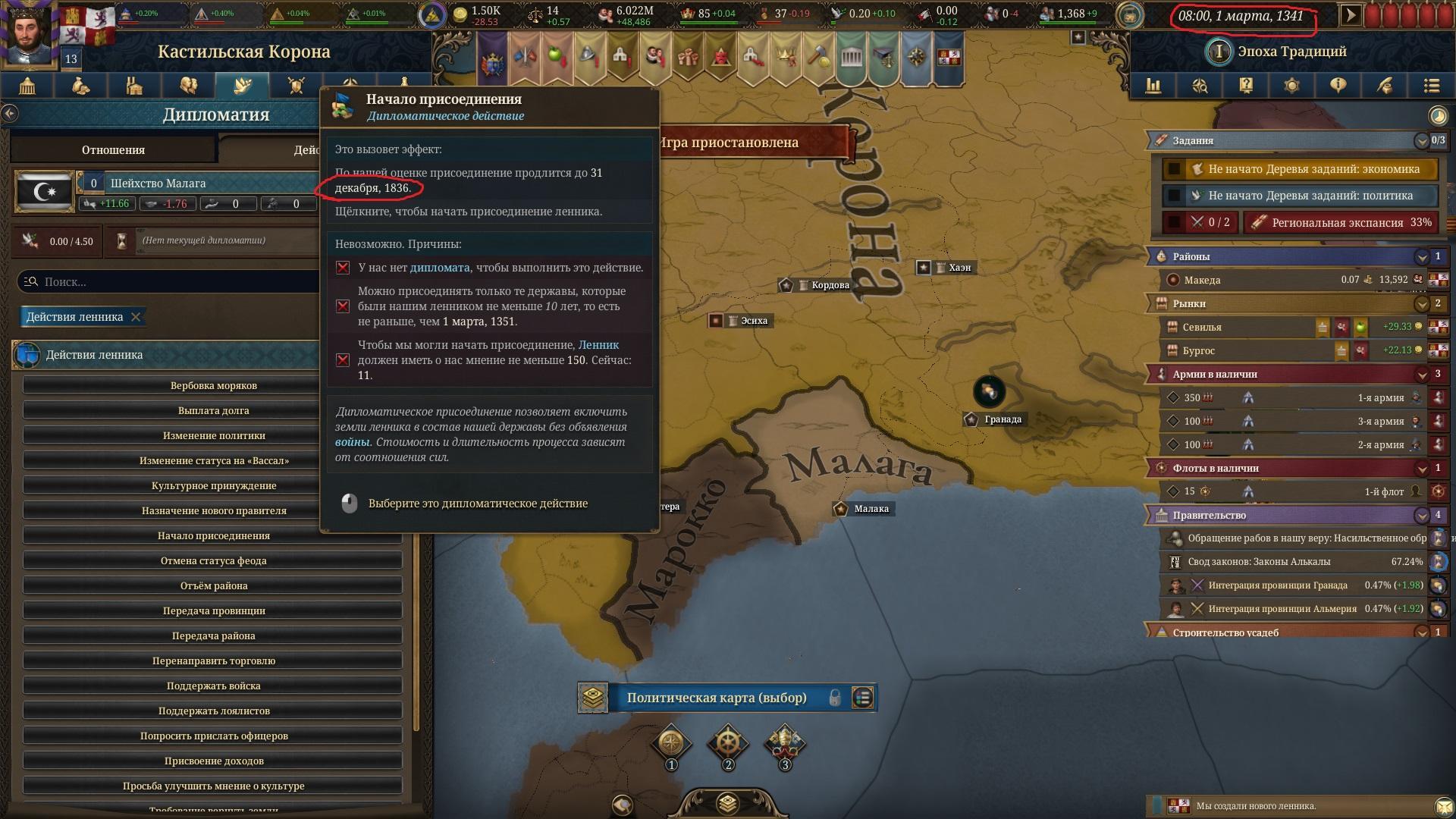Open 'Изменение политики' vassal action
The height and width of the screenshot is (819, 1456).
[x=213, y=435]
